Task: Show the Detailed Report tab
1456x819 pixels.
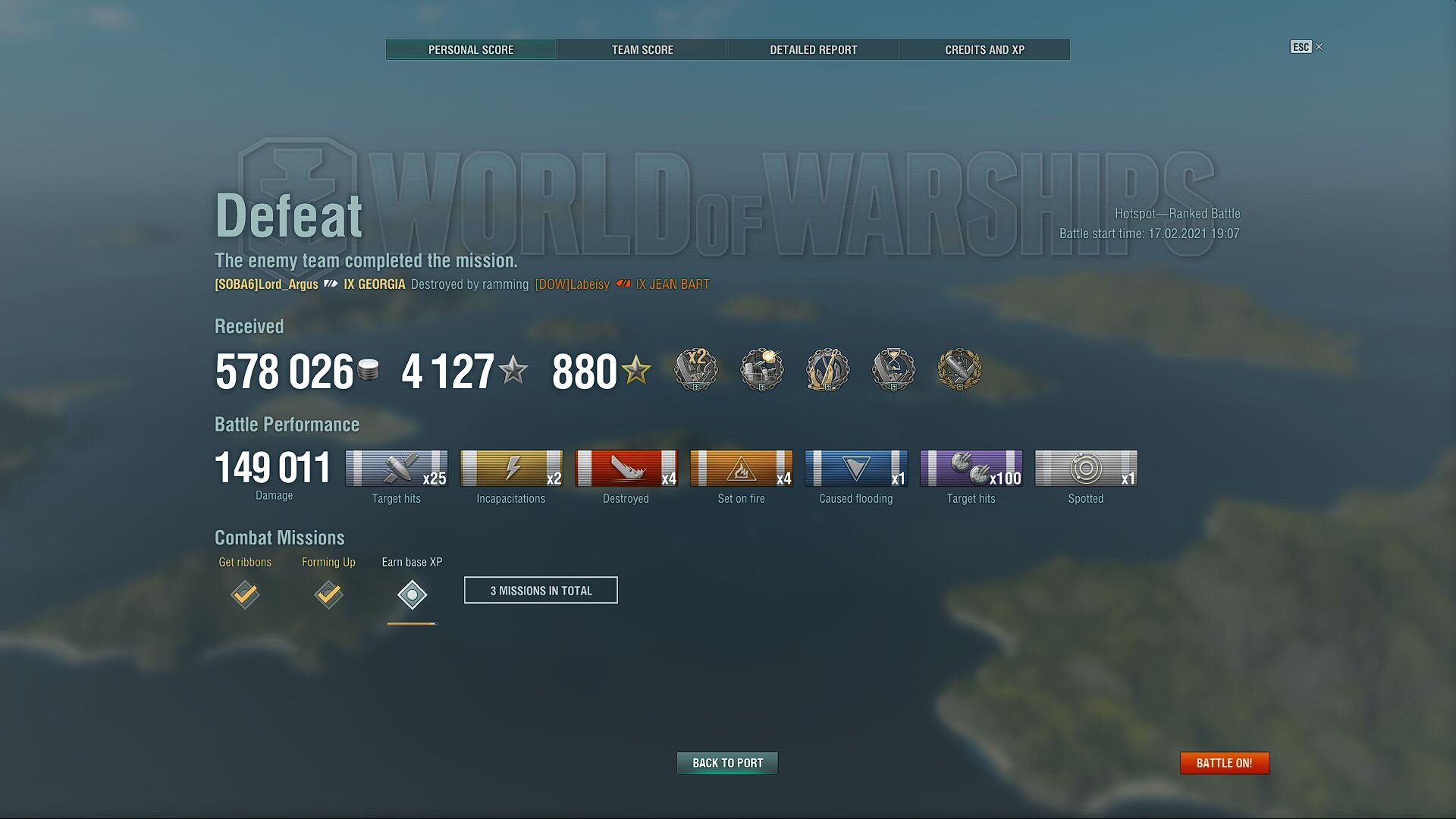Action: [x=813, y=50]
